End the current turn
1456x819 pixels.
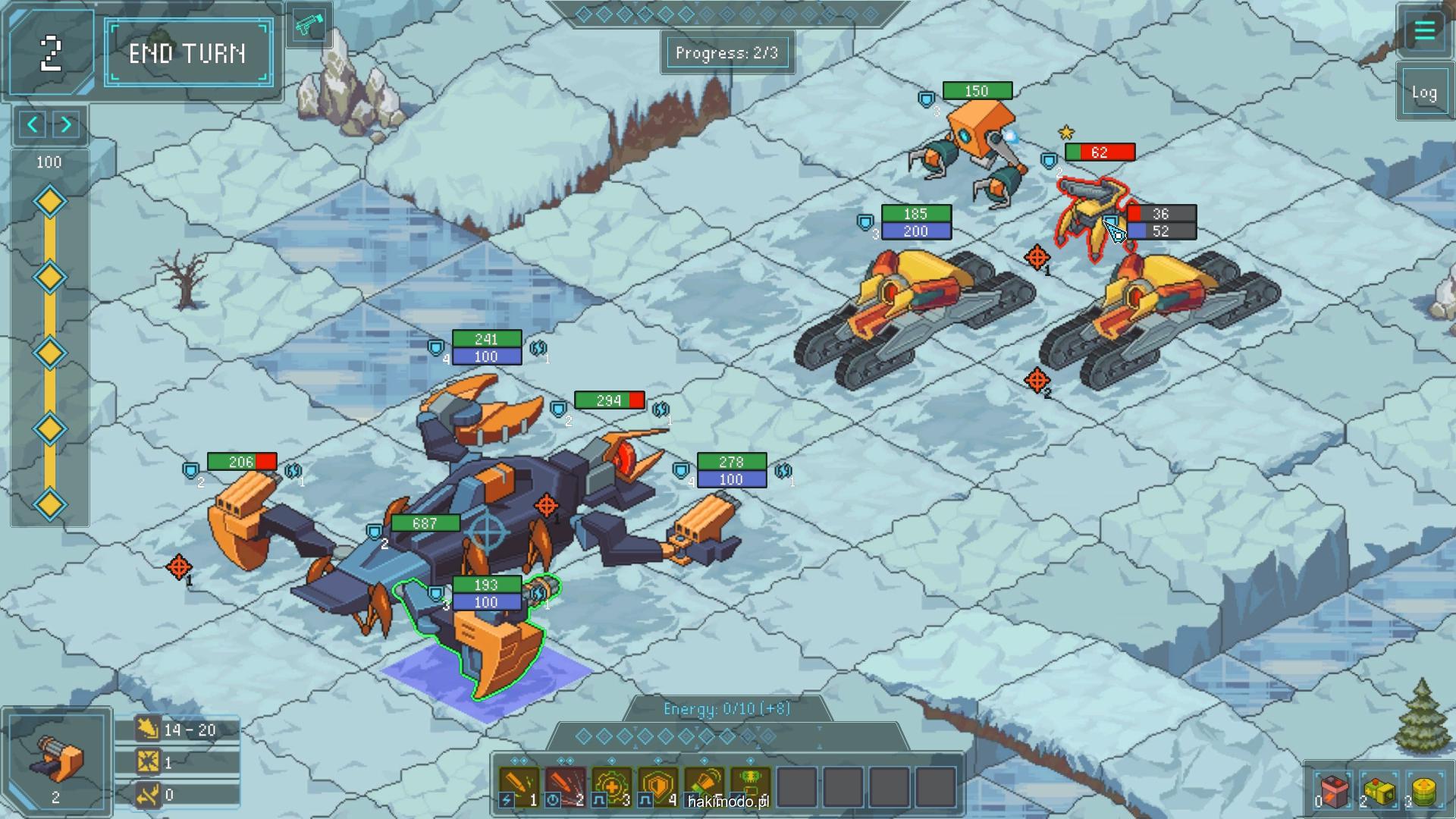click(188, 53)
